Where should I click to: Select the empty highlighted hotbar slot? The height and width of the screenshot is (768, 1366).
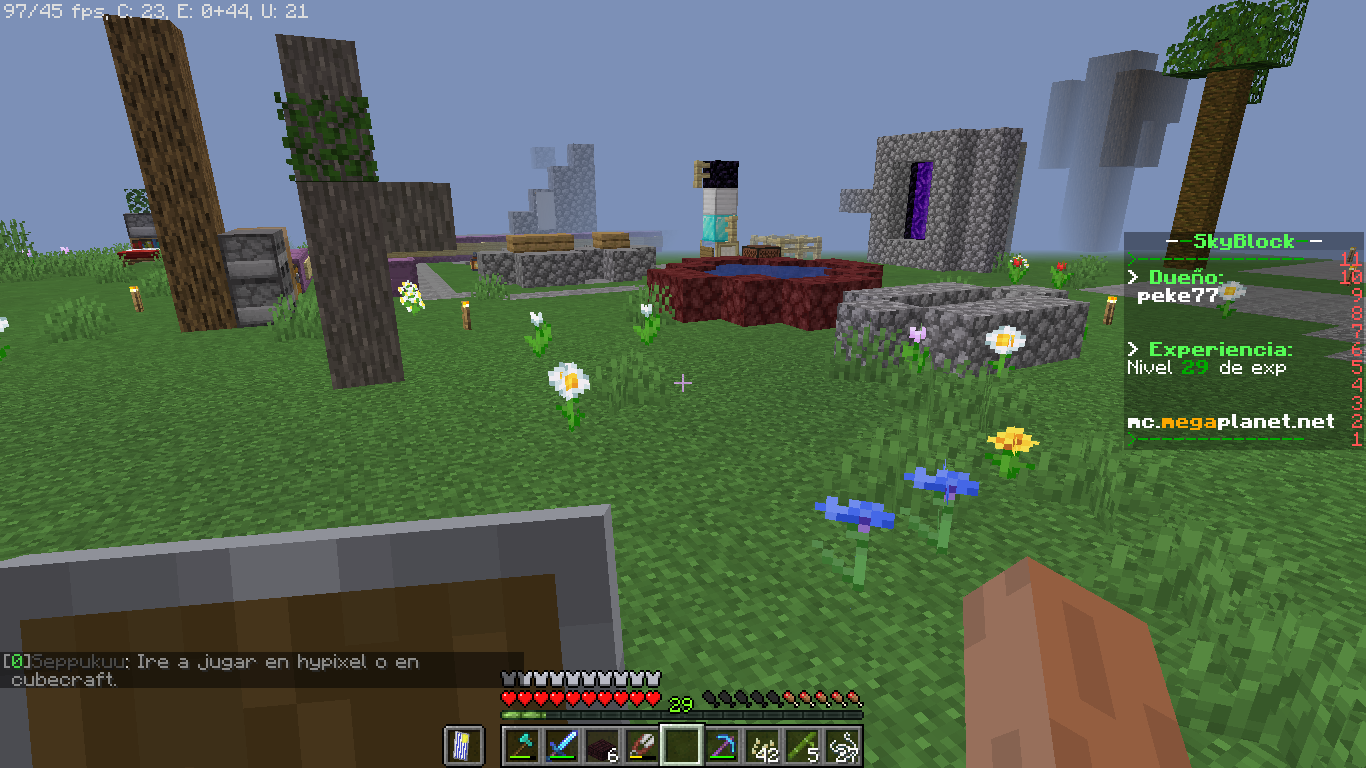(682, 746)
